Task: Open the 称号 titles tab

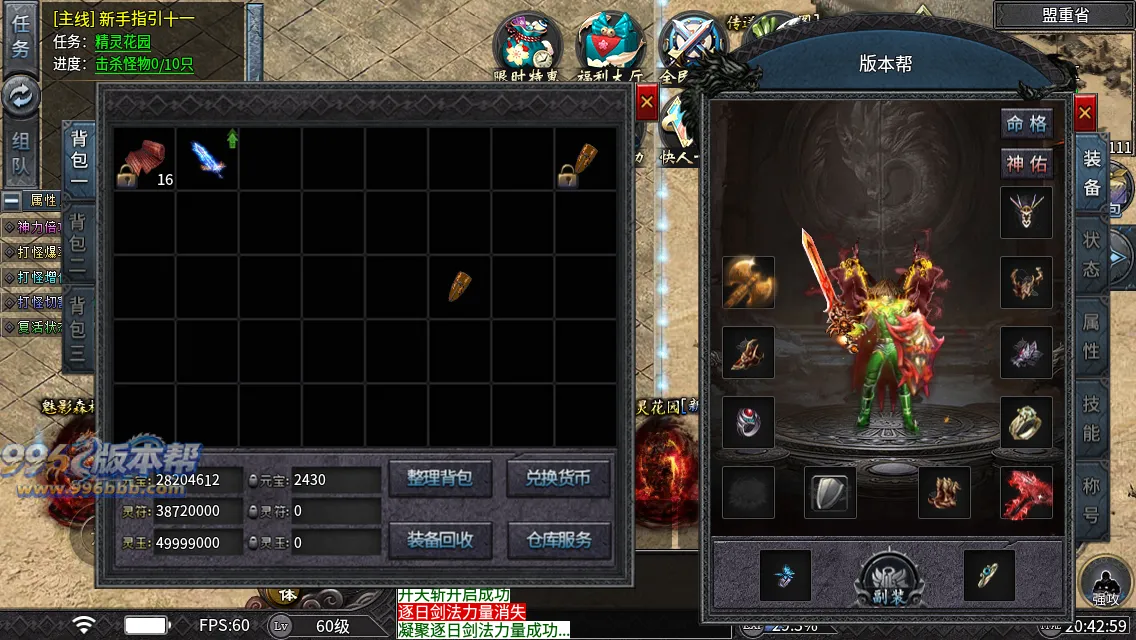Action: click(x=1091, y=502)
